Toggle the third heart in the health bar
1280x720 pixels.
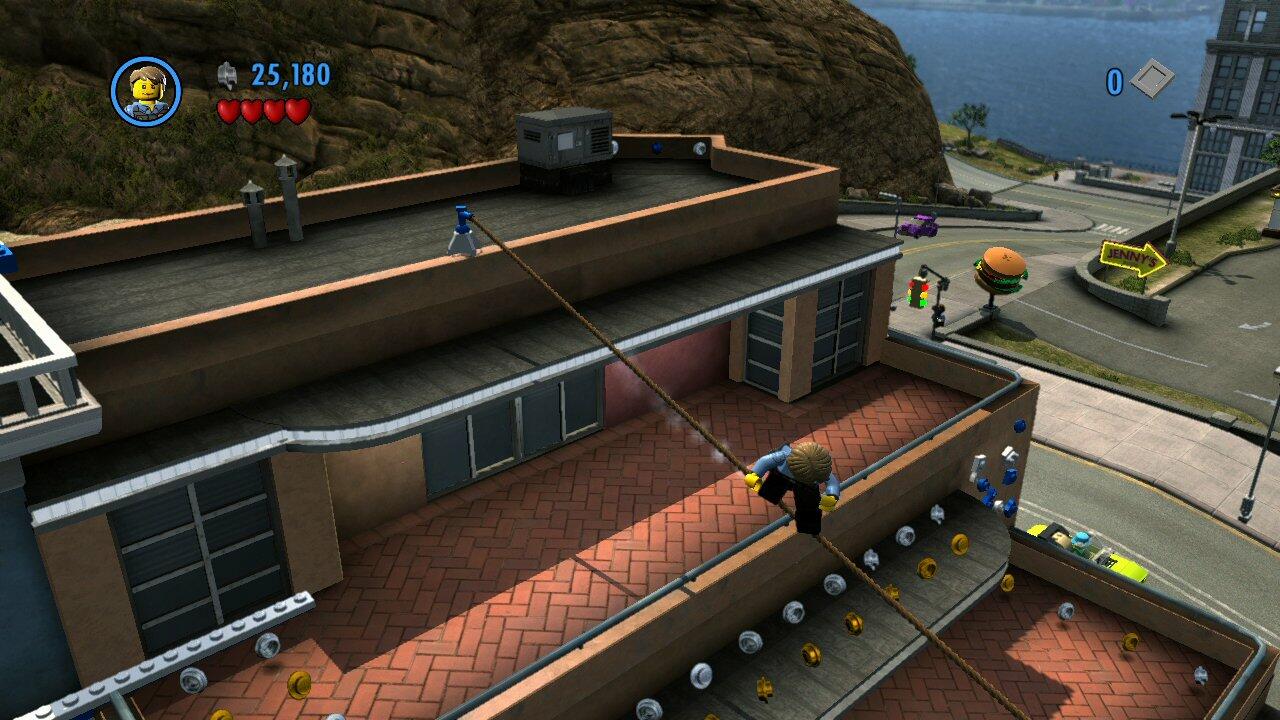pos(274,108)
